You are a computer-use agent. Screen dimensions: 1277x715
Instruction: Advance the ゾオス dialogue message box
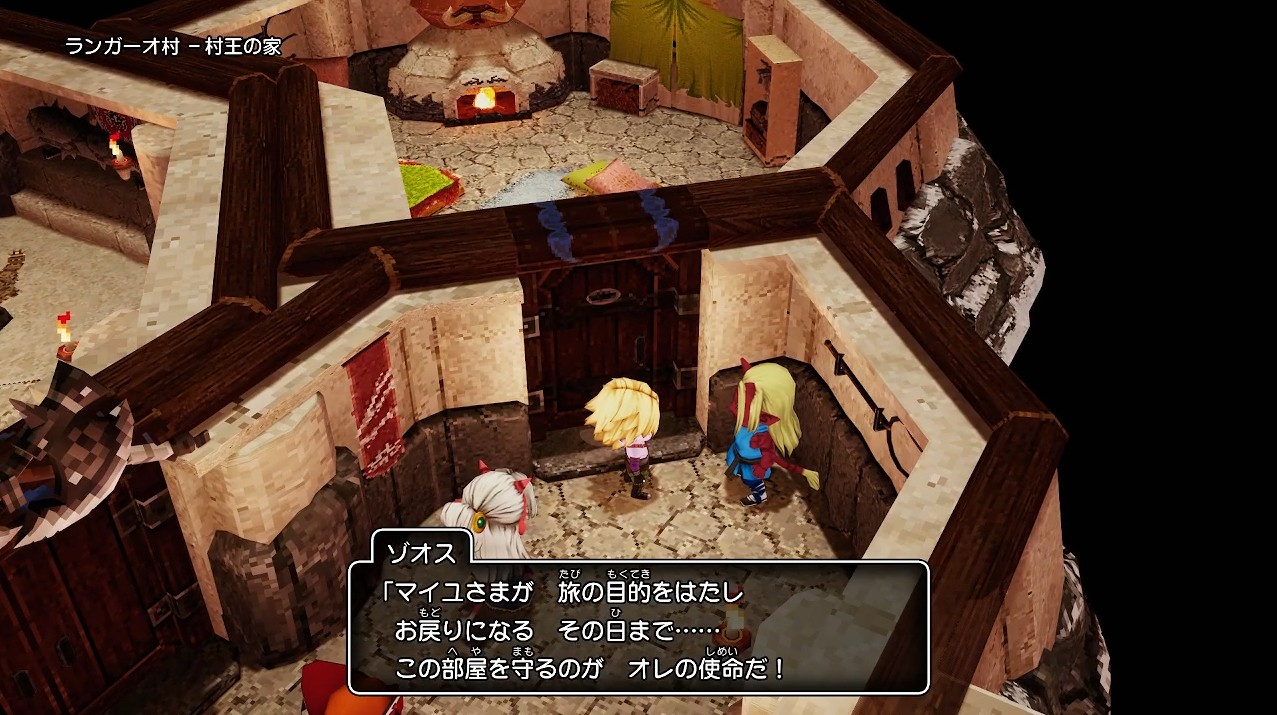638,627
